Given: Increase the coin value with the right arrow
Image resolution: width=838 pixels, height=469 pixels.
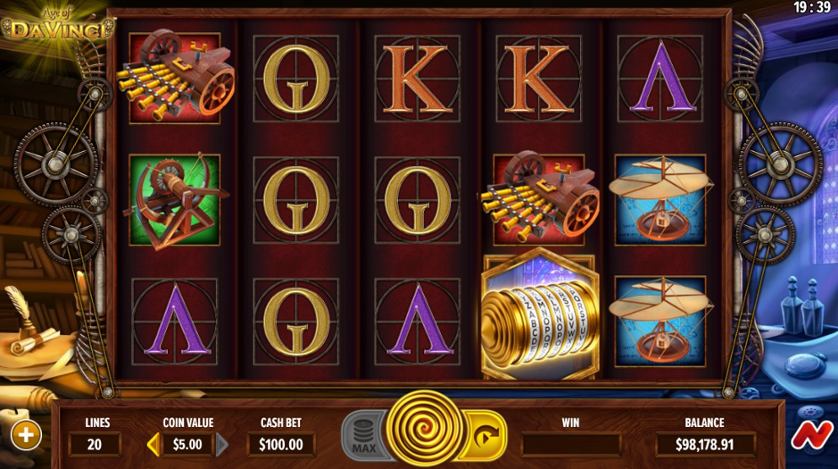Looking at the screenshot, I should [x=222, y=444].
